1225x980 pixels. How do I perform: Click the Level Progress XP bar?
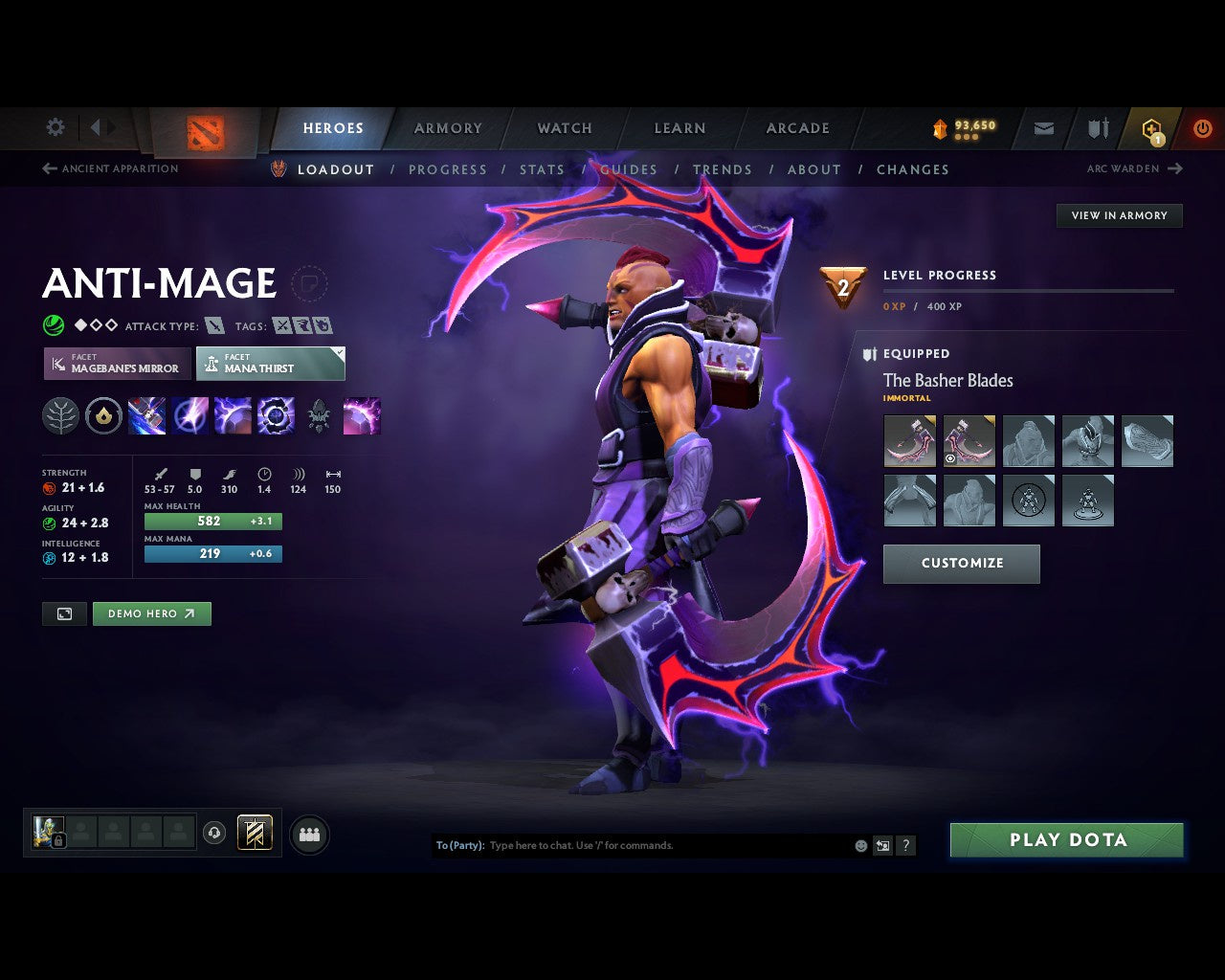tap(1029, 292)
